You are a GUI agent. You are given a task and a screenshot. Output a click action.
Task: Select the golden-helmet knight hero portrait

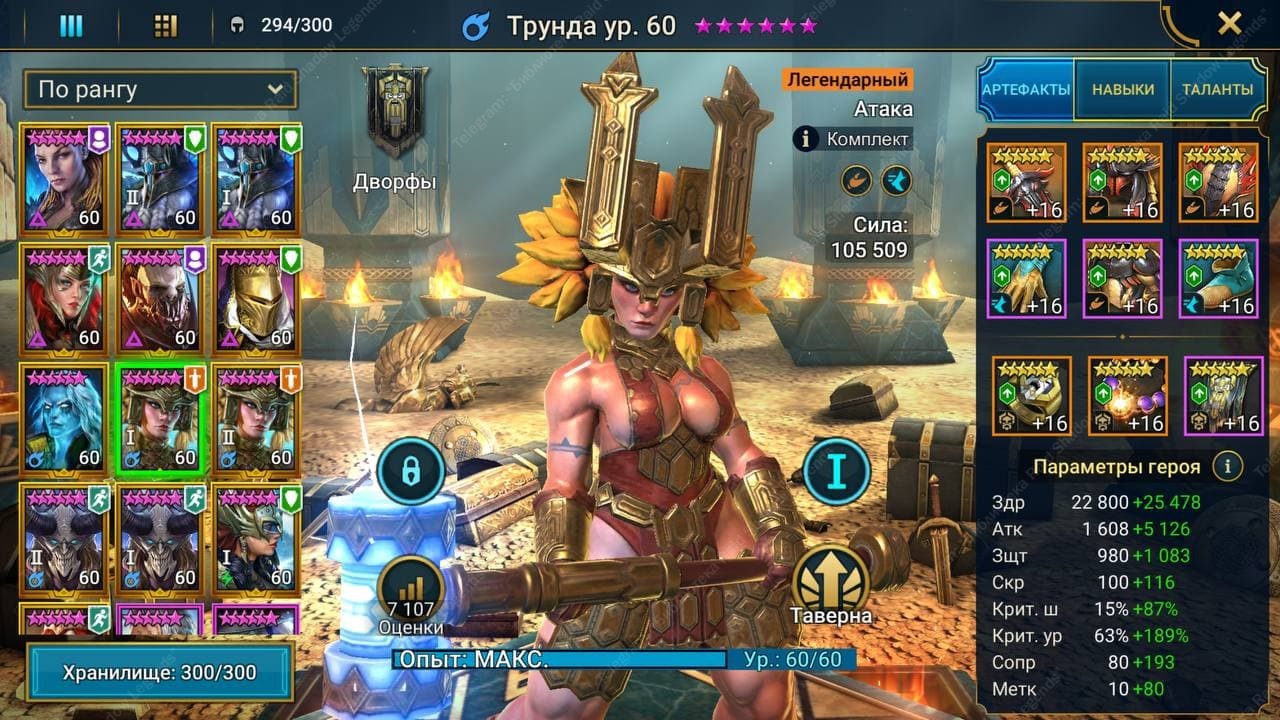click(x=257, y=297)
